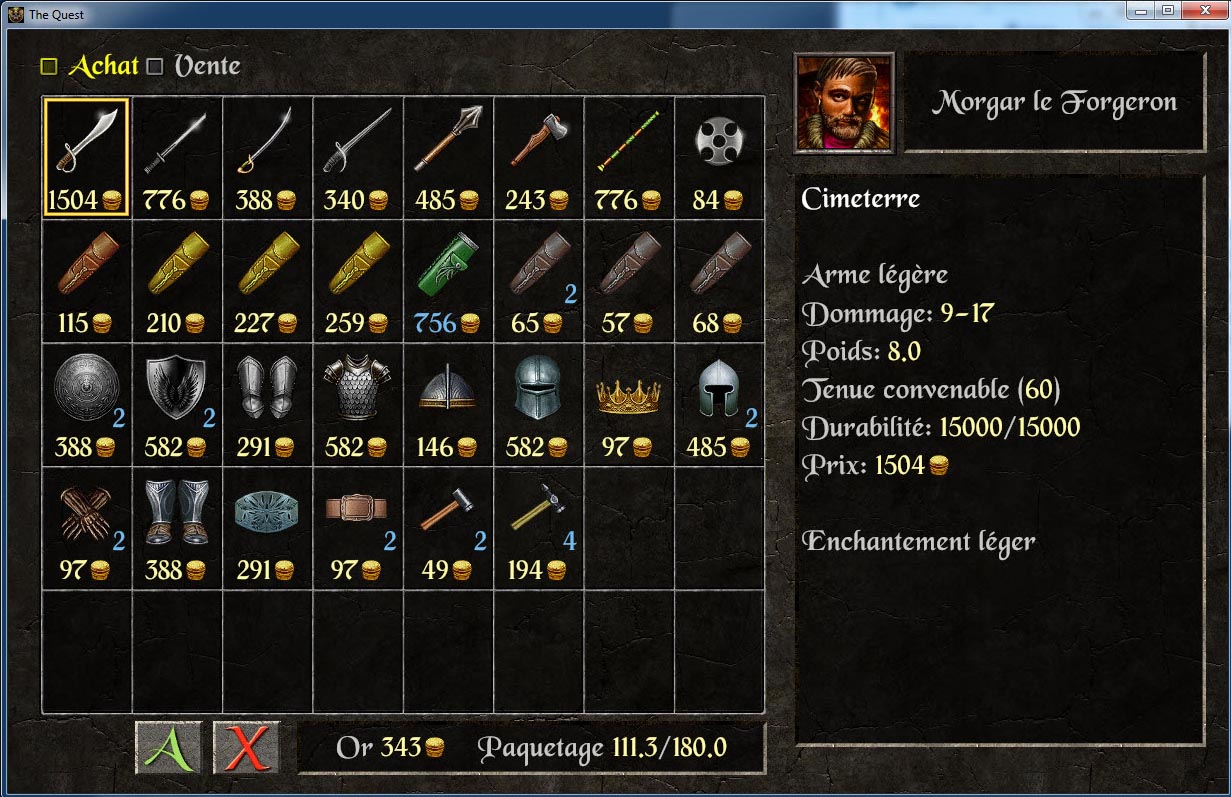1231x797 pixels.
Task: Choose the round shield costing 388 gold
Action: 86,404
